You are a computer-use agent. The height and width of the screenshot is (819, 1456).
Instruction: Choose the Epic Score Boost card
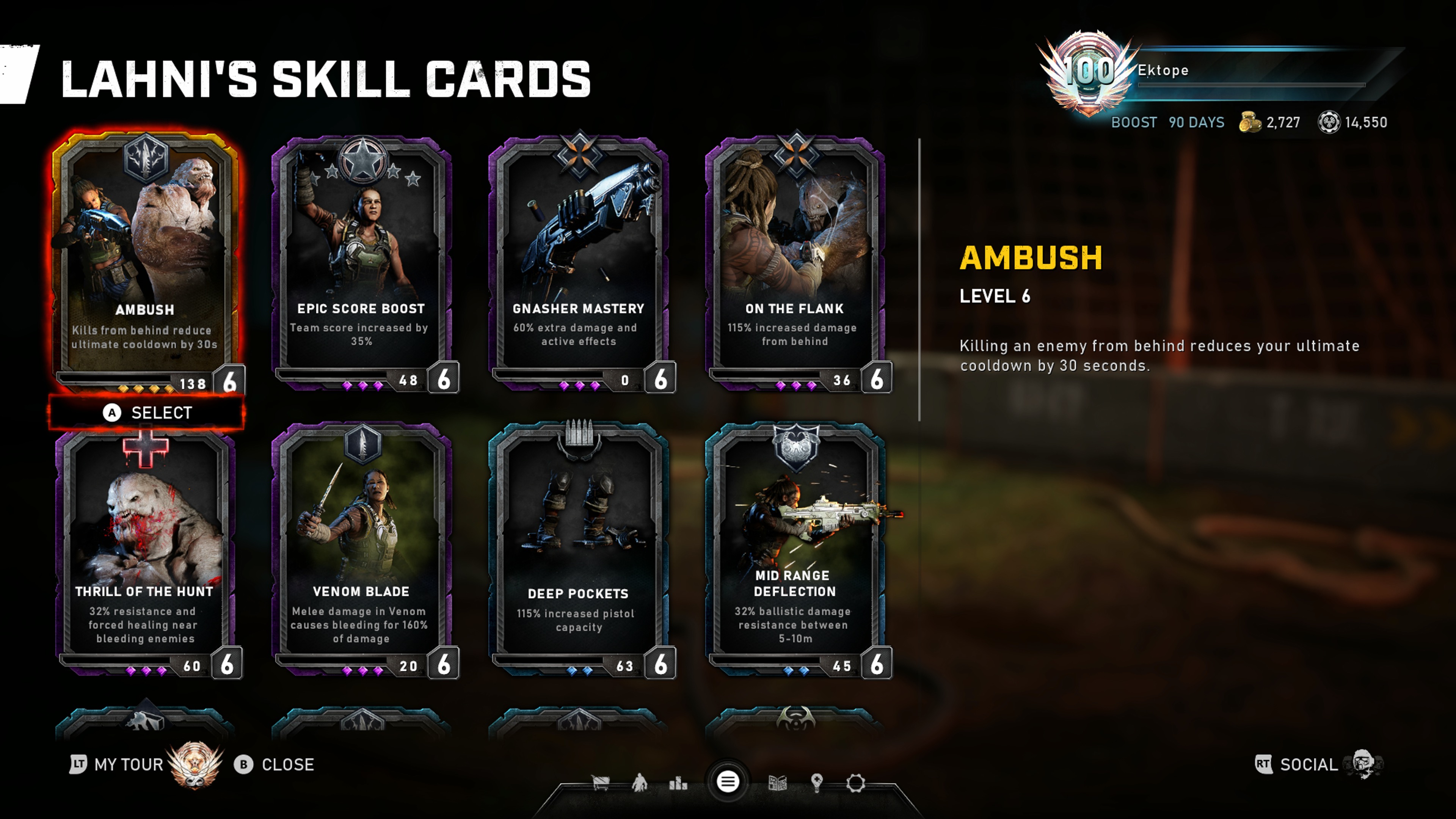pyautogui.click(x=362, y=260)
